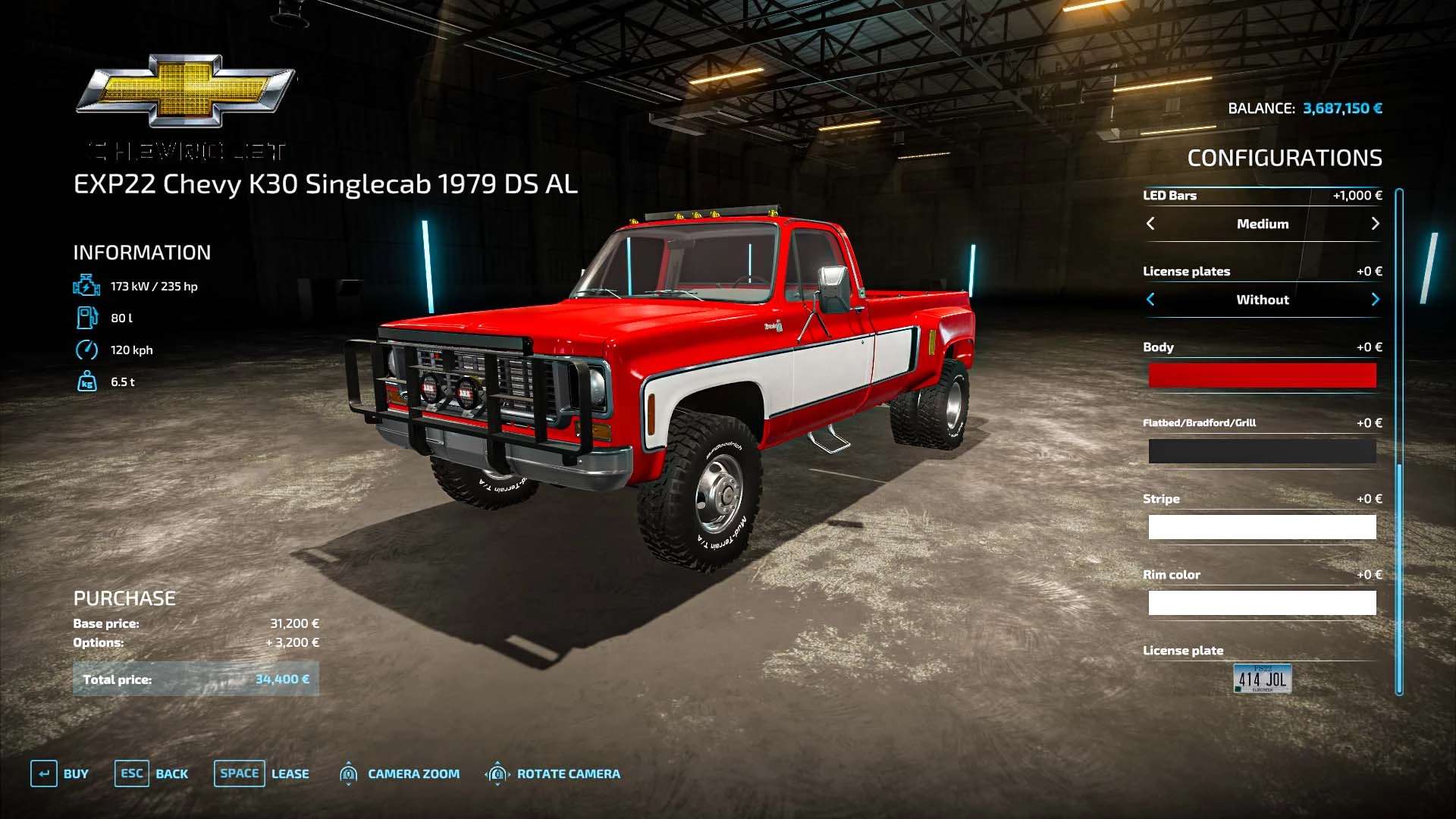1456x819 pixels.
Task: Open the 414 JOL license plate editor
Action: (1262, 679)
